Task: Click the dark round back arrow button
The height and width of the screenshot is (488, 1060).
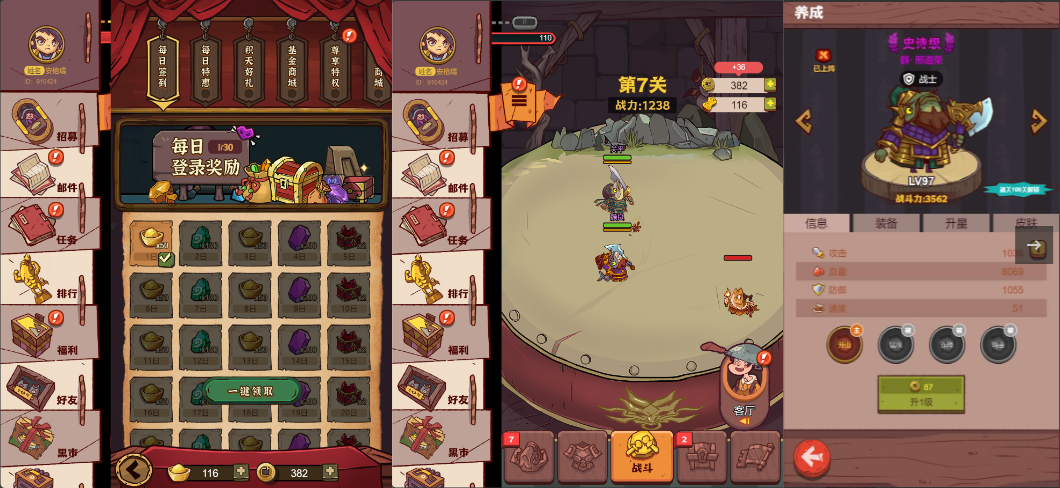Action: pos(133,470)
